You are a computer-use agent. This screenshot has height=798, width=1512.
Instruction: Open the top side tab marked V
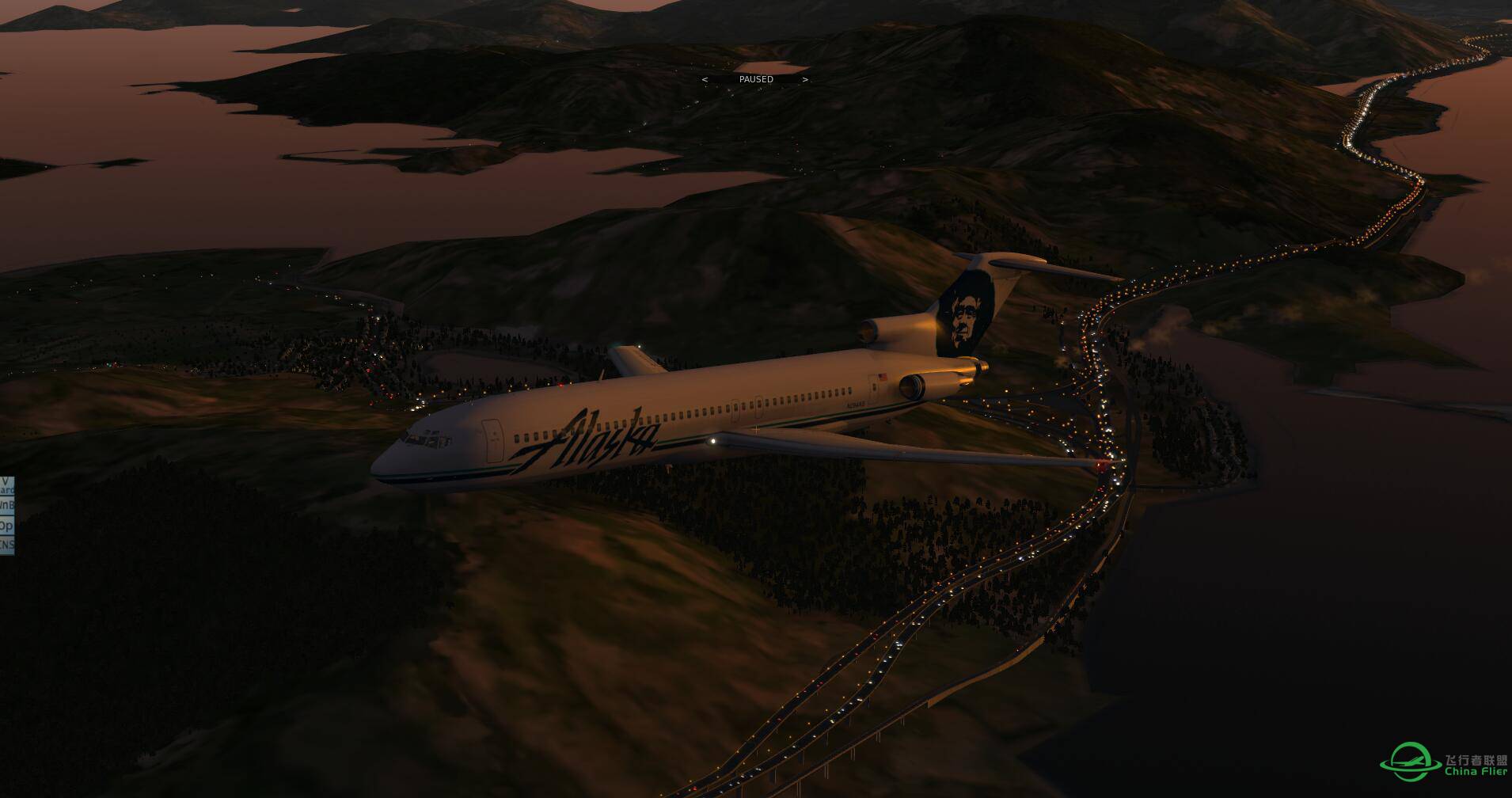[6, 485]
